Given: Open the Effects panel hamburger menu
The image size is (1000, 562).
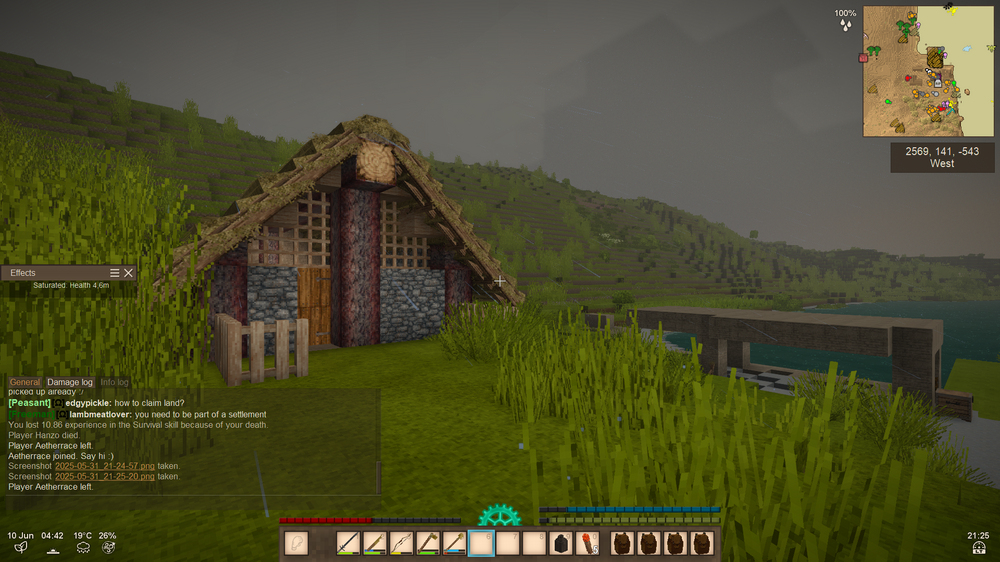Looking at the screenshot, I should tap(114, 273).
